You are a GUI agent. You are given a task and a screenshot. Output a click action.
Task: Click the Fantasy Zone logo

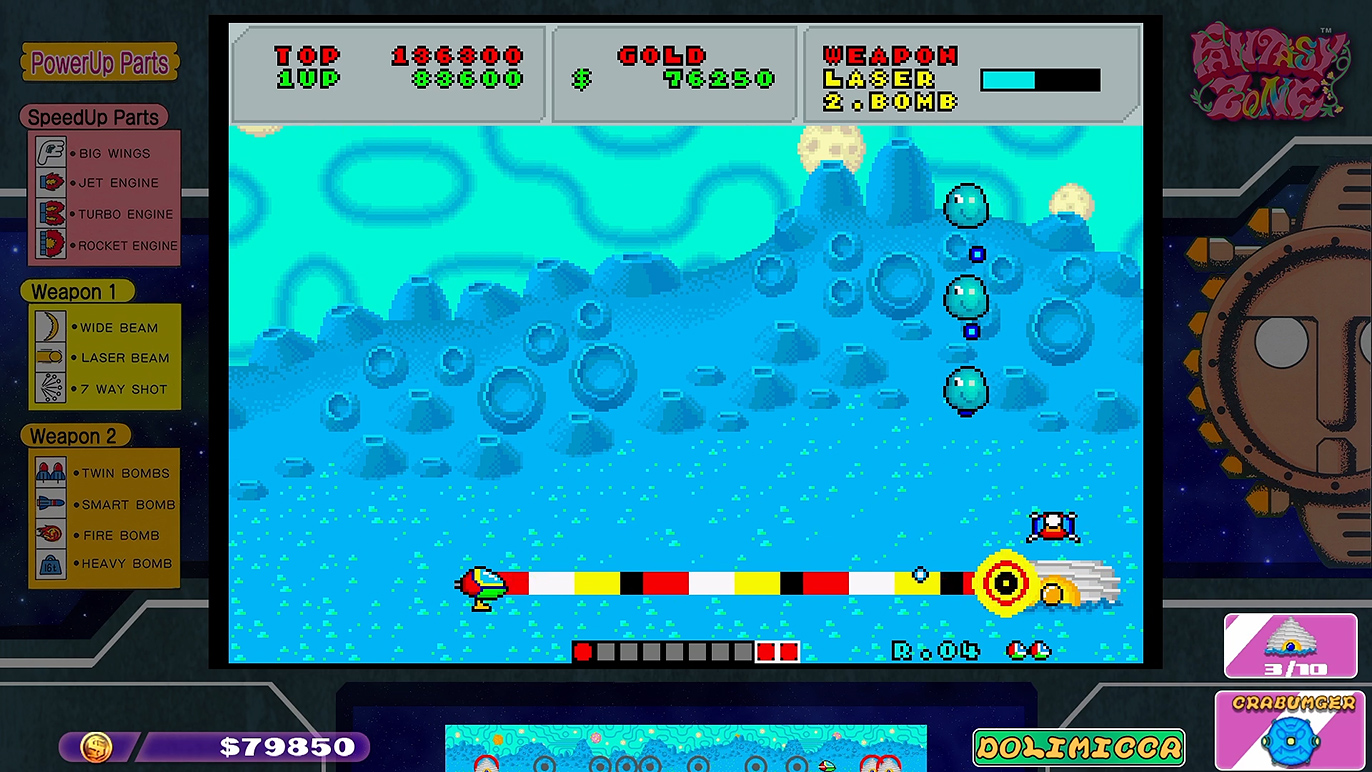click(x=1268, y=72)
